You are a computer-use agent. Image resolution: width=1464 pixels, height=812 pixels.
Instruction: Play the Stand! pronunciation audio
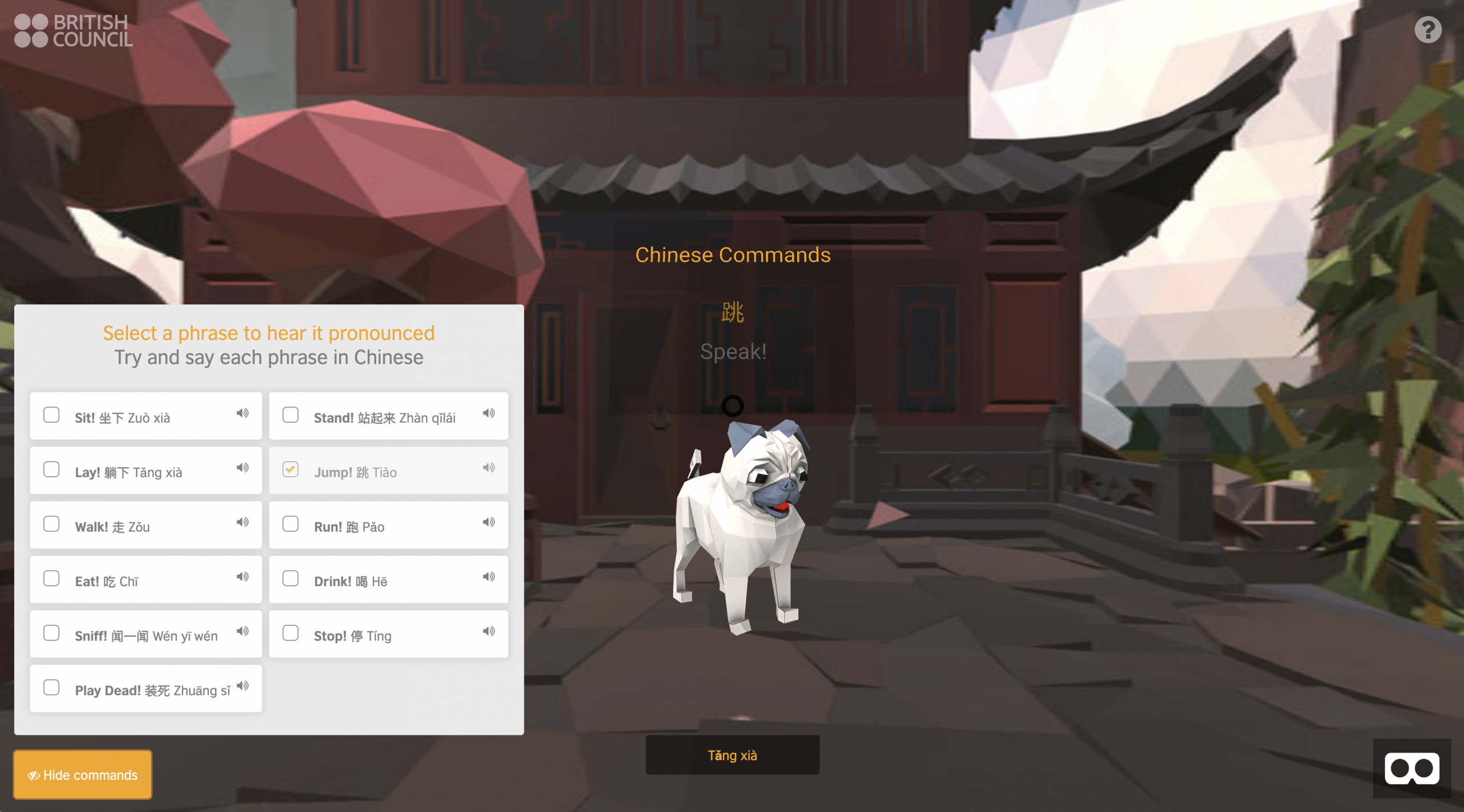pyautogui.click(x=488, y=413)
